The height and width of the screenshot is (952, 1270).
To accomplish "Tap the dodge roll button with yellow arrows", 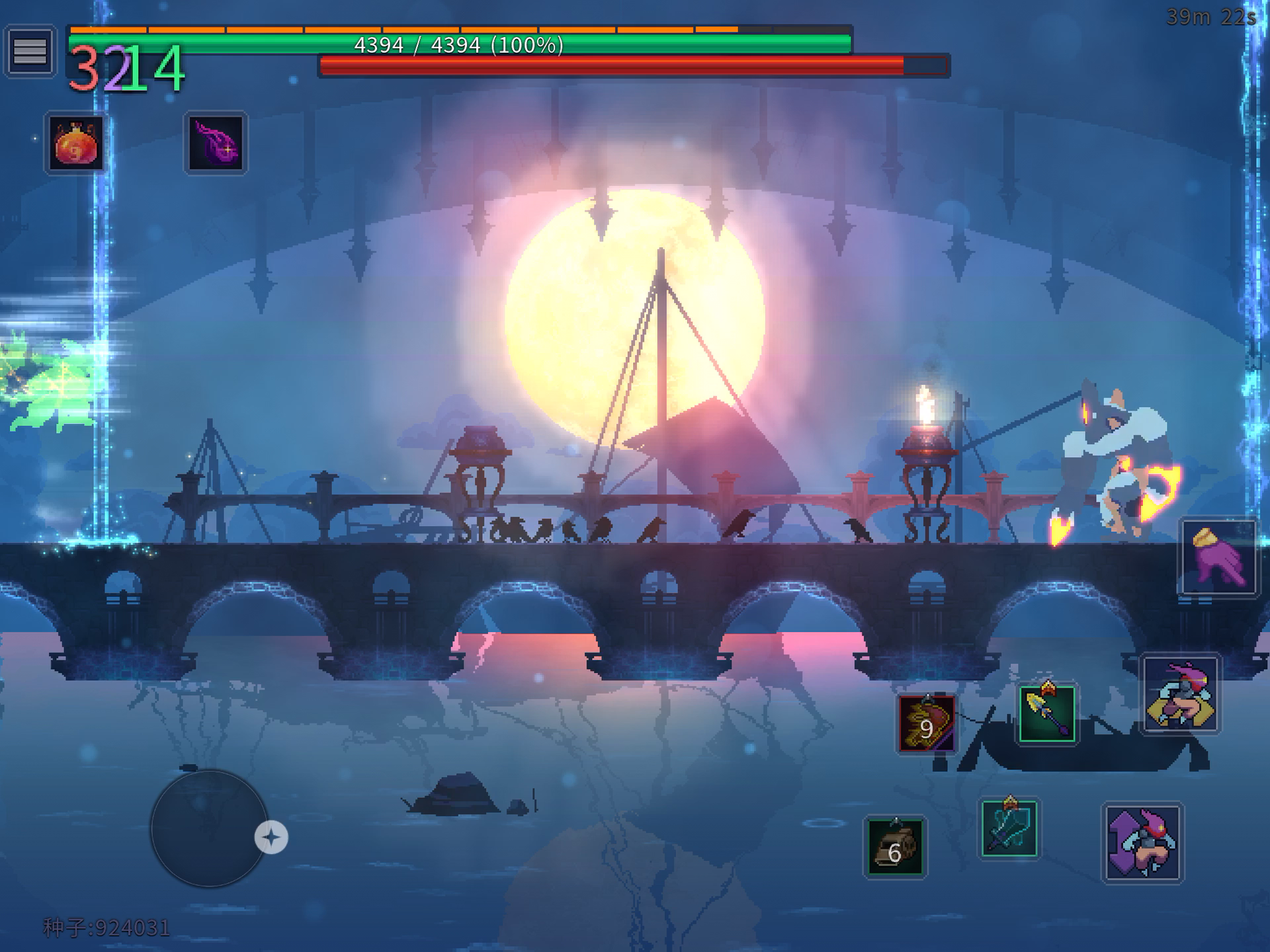I will pos(1181,694).
